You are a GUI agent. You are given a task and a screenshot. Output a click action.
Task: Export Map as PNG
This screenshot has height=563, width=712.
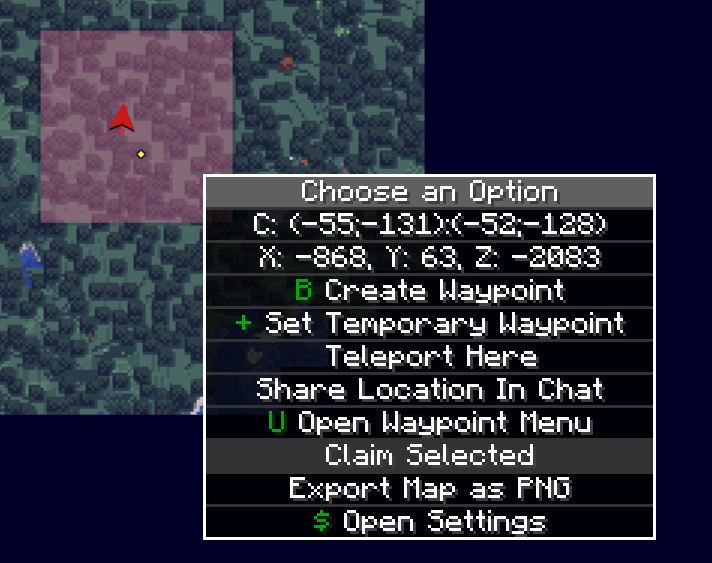coord(430,488)
